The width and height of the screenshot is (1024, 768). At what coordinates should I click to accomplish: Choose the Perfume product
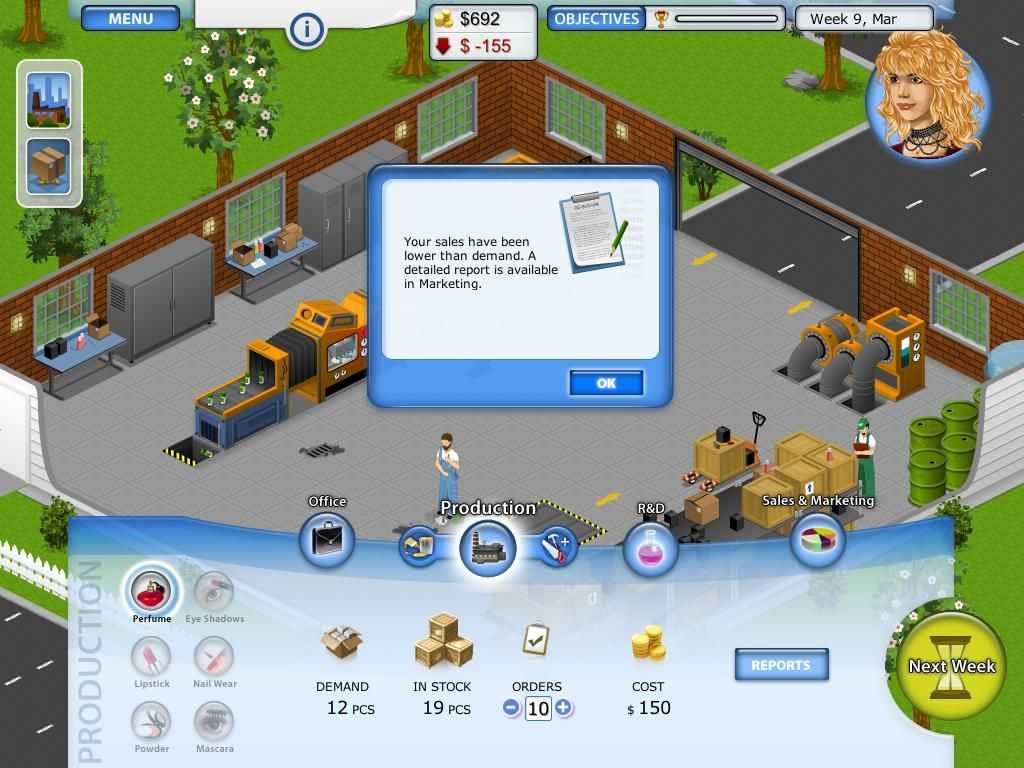[152, 592]
